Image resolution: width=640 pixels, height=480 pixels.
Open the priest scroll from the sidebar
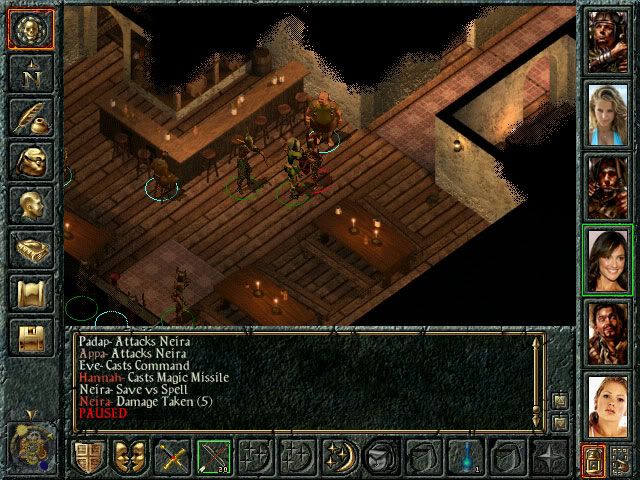click(x=29, y=293)
